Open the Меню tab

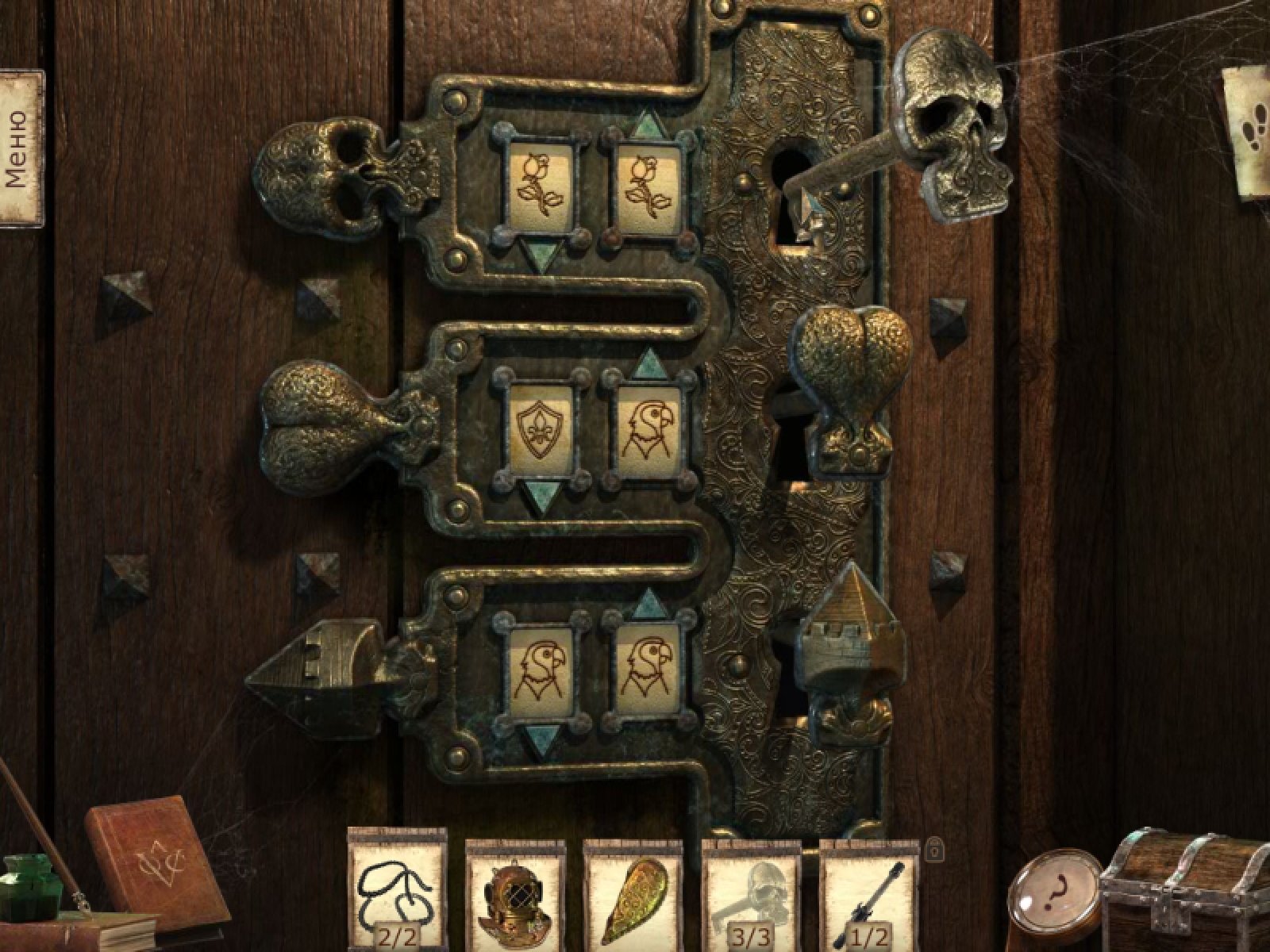click(x=20, y=148)
